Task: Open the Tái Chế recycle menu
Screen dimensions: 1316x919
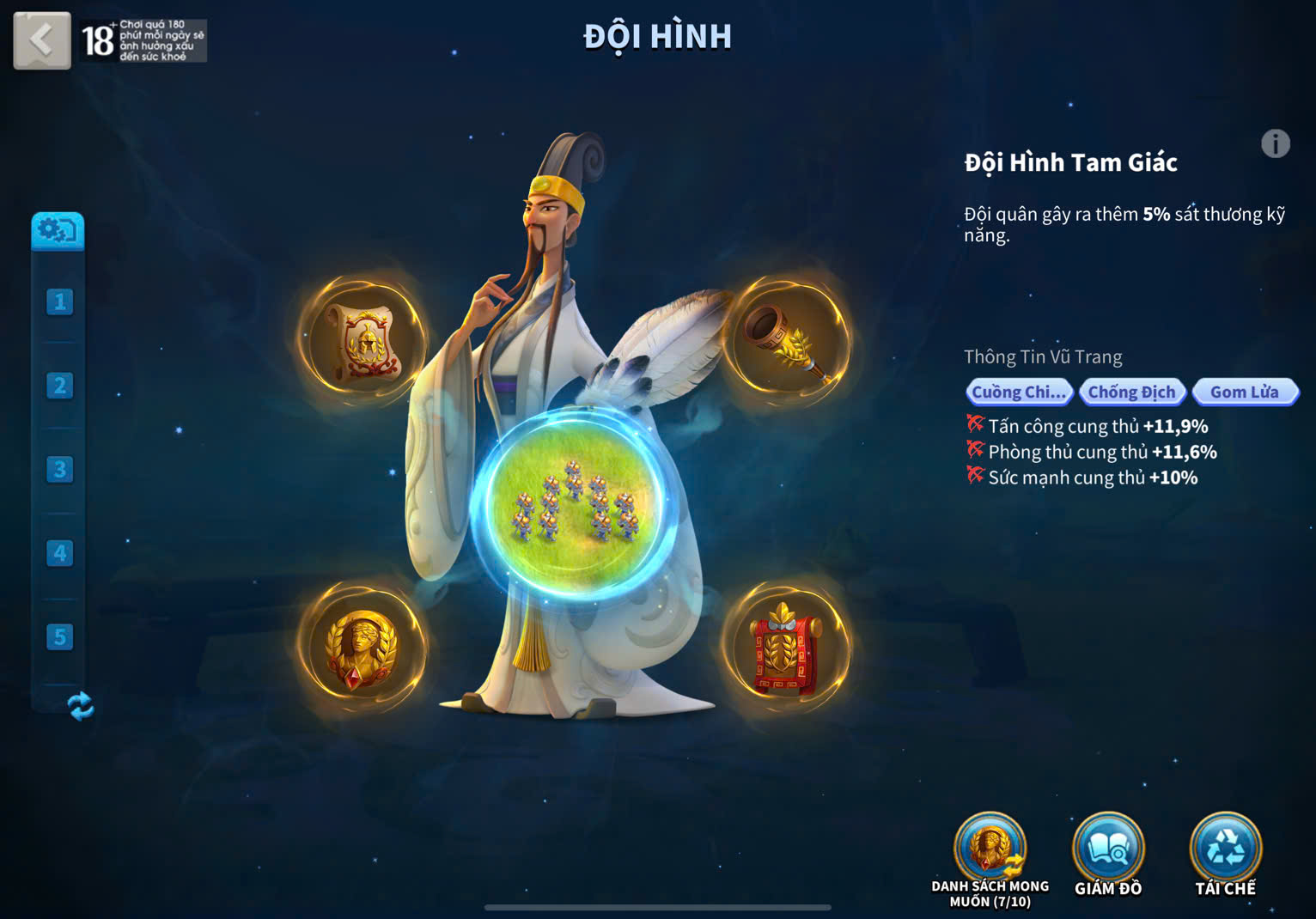Action: [1225, 850]
